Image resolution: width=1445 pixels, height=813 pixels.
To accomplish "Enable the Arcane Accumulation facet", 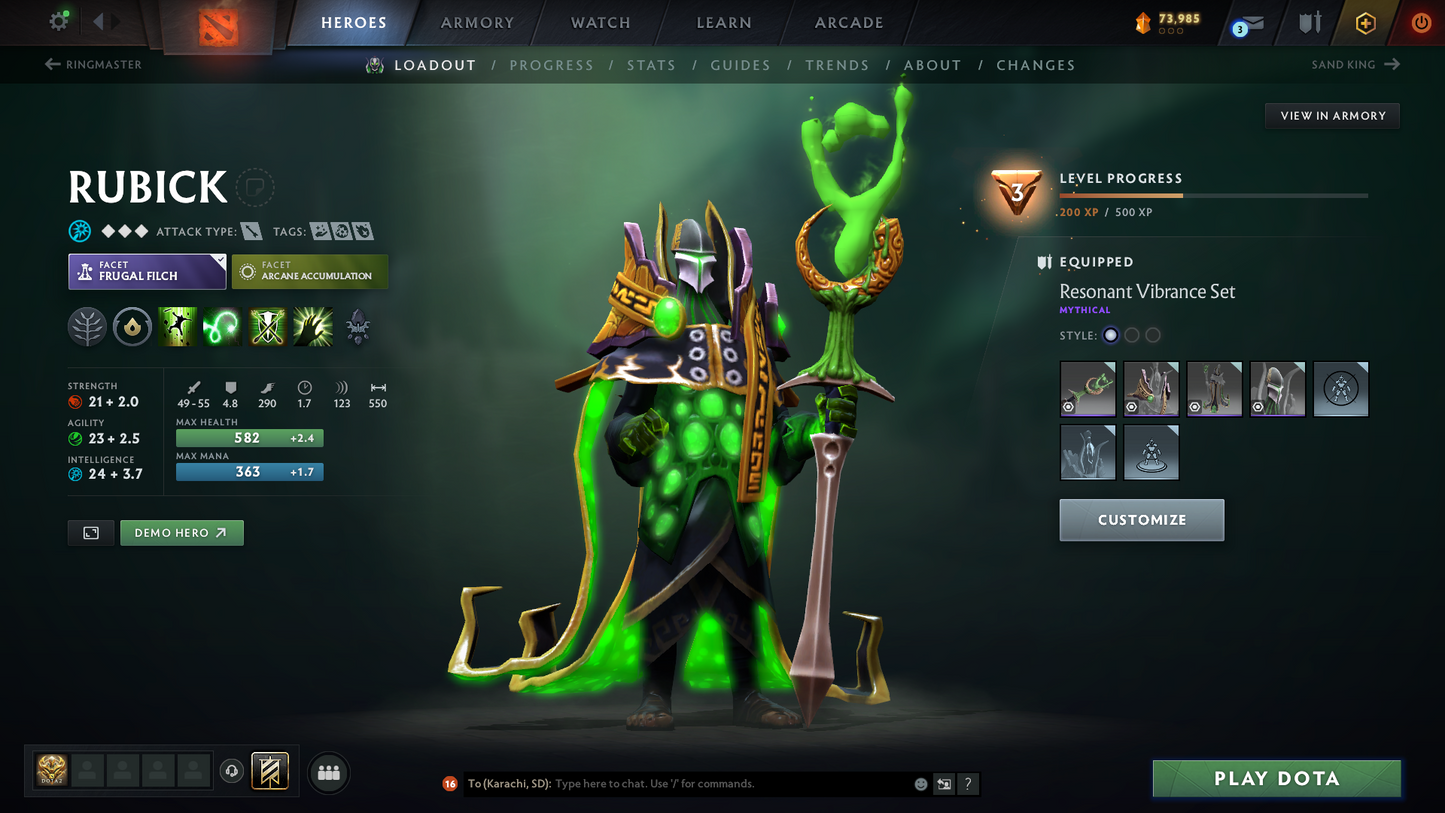I will point(310,271).
